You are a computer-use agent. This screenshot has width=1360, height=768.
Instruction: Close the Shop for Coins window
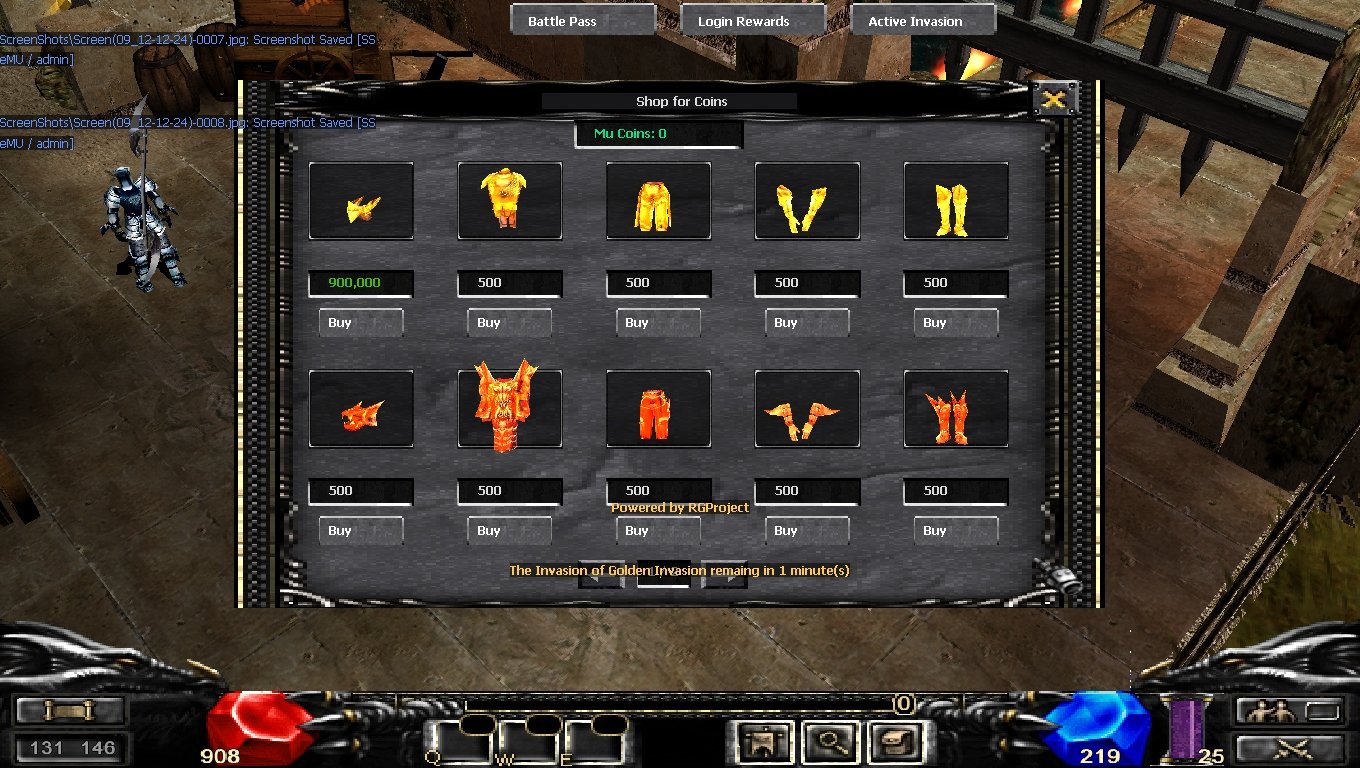click(1054, 98)
